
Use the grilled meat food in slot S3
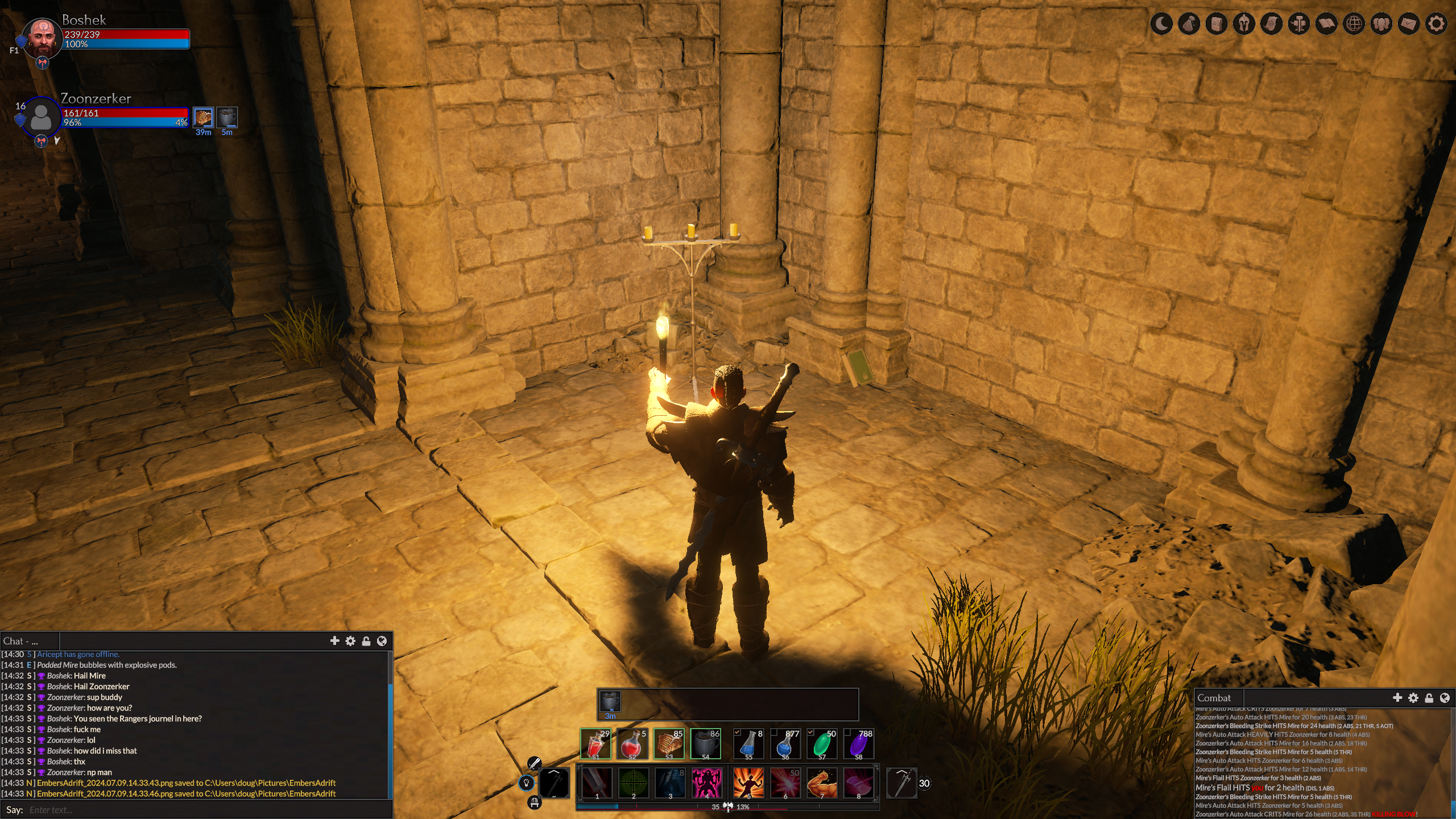[x=669, y=744]
